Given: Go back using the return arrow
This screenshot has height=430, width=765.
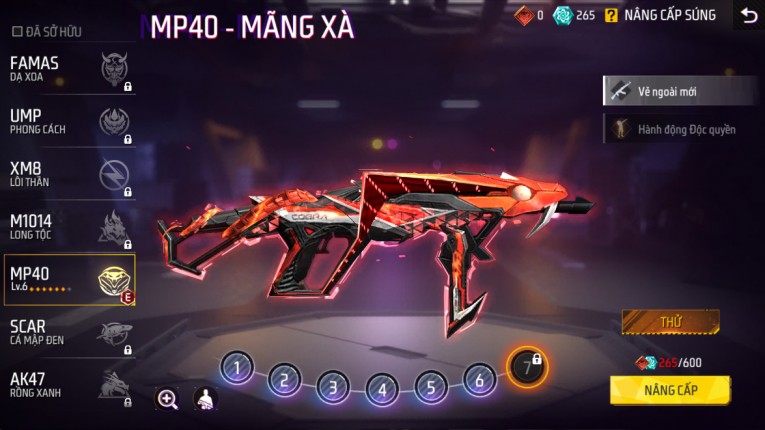Looking at the screenshot, I should pyautogui.click(x=748, y=15).
